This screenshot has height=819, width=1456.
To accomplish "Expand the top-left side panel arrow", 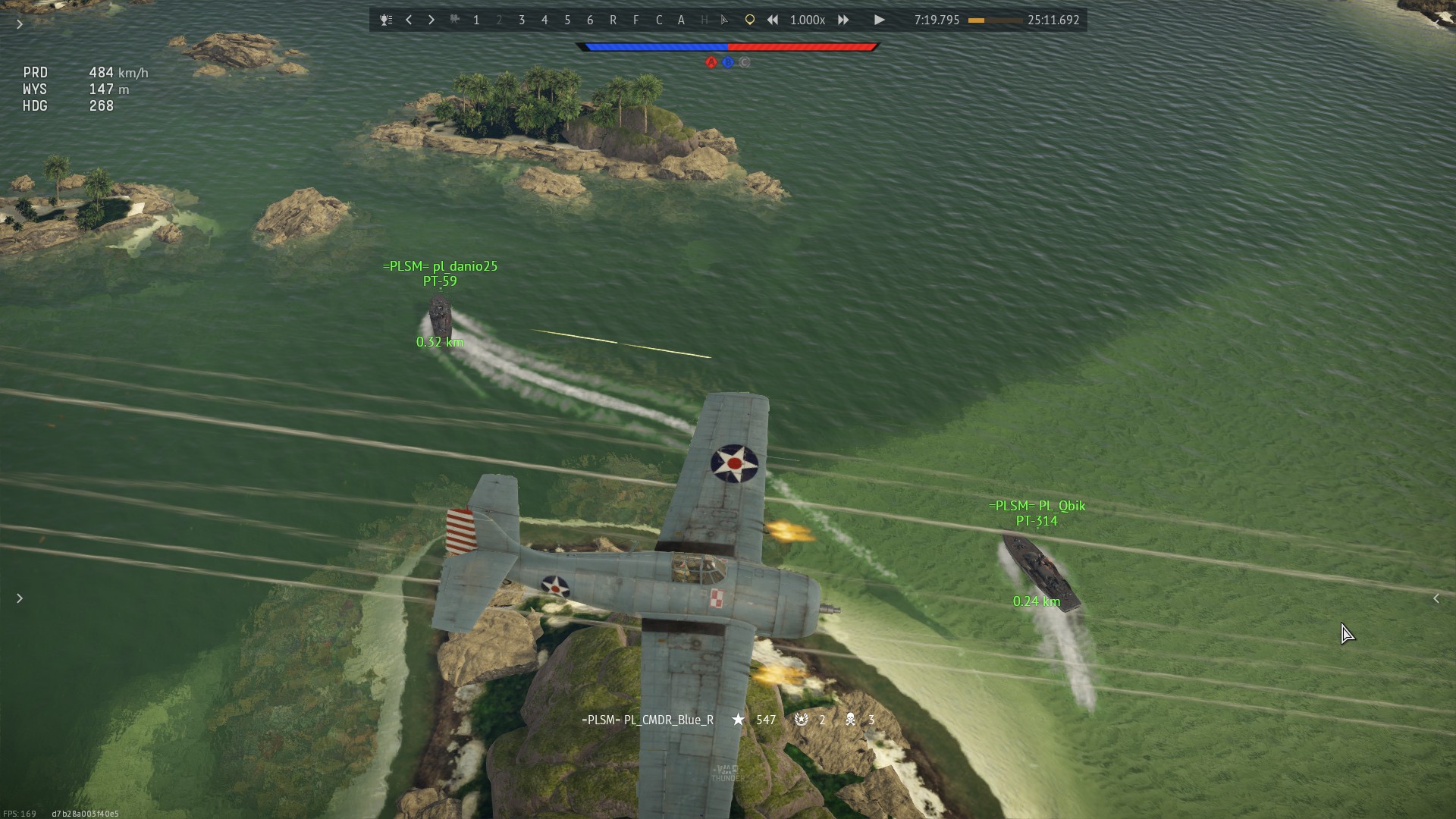I will (x=20, y=24).
